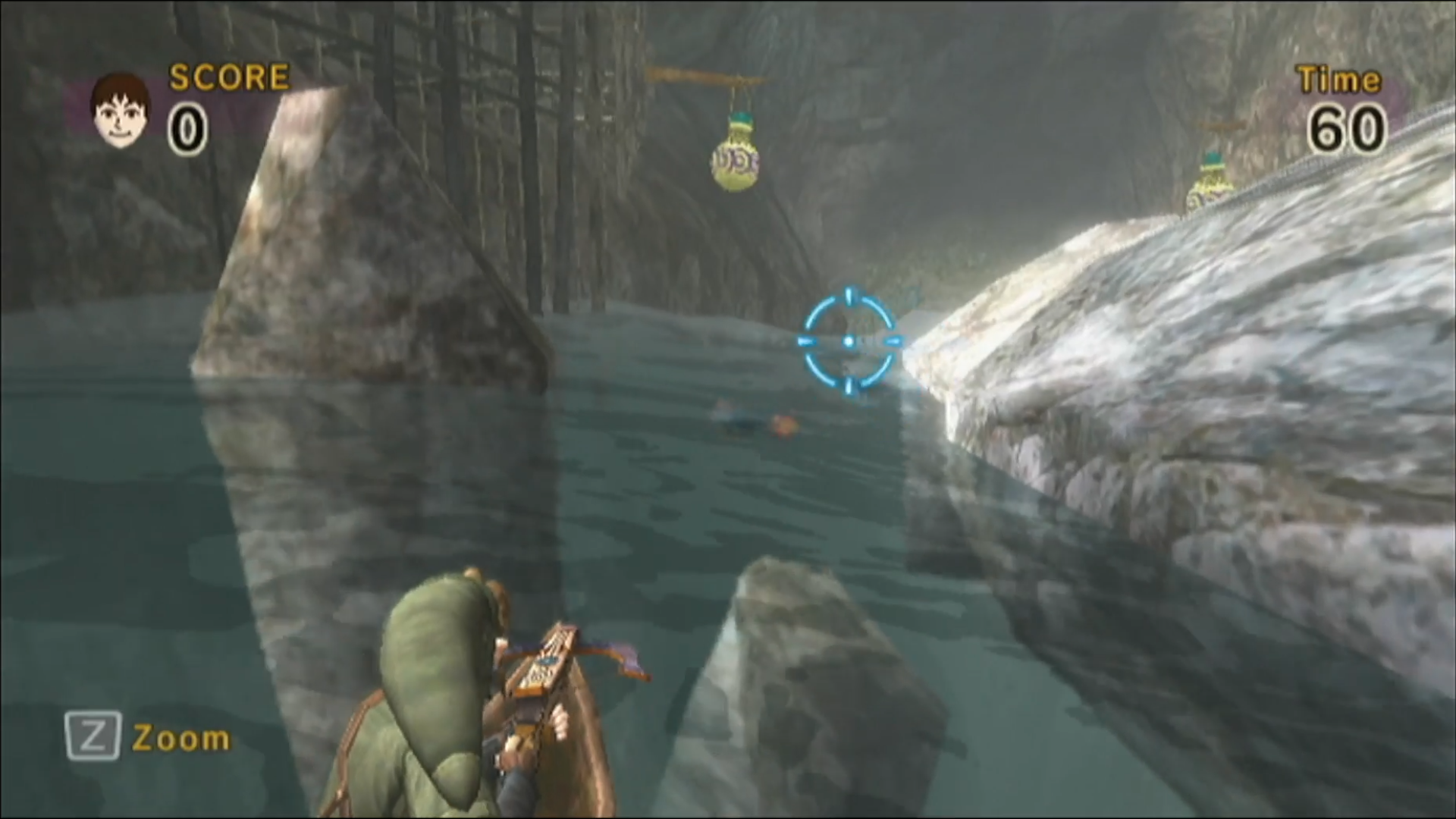This screenshot has width=1456, height=819.
Task: Click the SCORE header banner
Action: click(227, 76)
